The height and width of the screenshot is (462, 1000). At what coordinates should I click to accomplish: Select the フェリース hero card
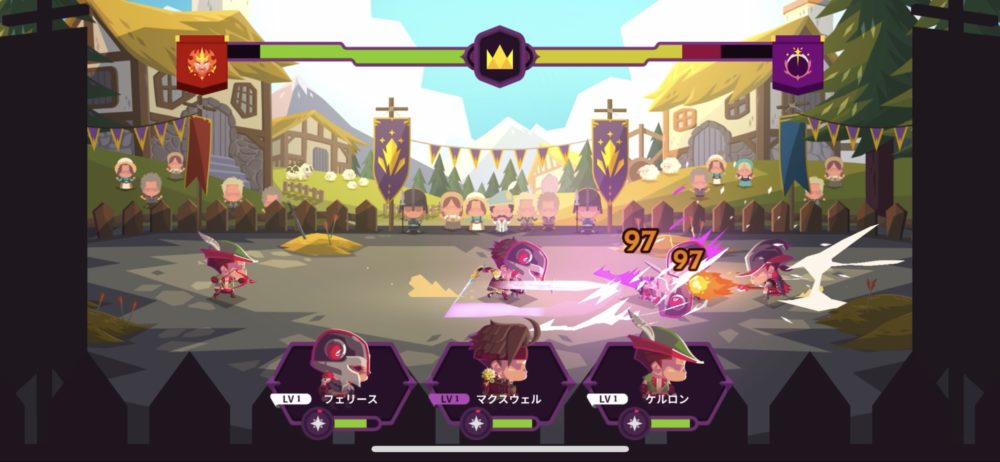342,372
